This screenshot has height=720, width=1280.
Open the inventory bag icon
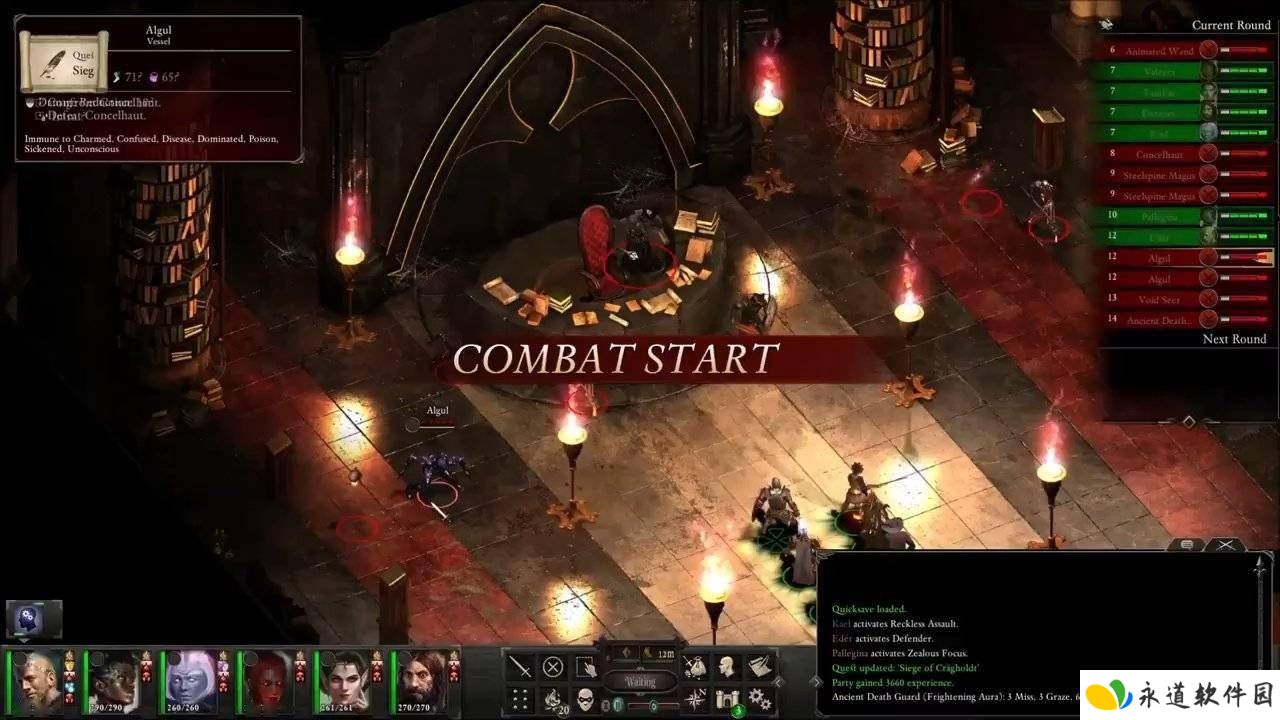[694, 667]
